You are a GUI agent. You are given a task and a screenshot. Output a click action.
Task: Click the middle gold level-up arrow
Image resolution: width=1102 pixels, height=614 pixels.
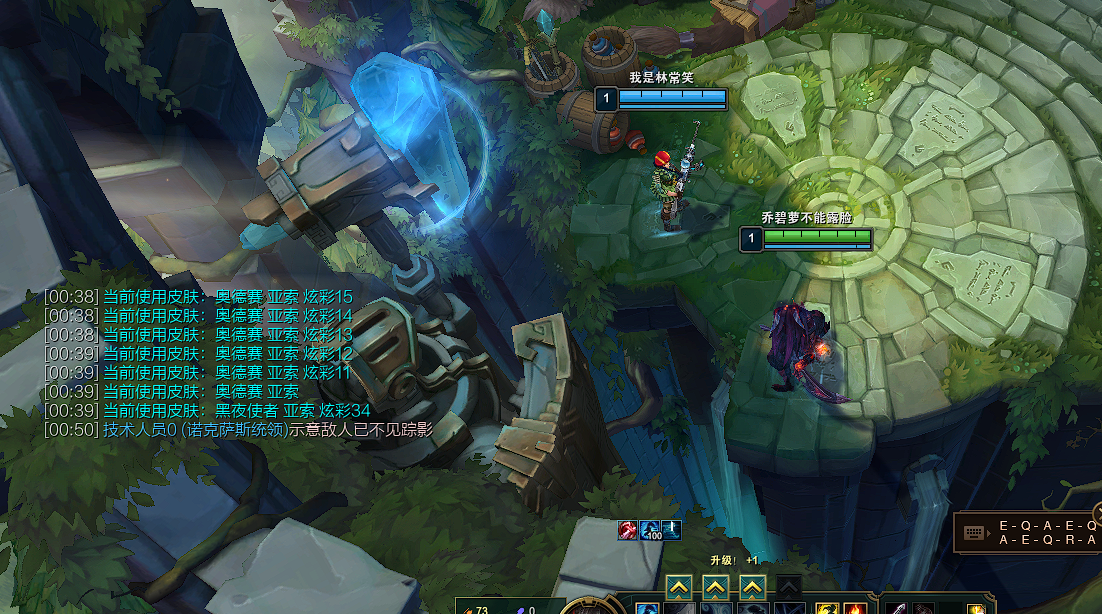coord(715,587)
